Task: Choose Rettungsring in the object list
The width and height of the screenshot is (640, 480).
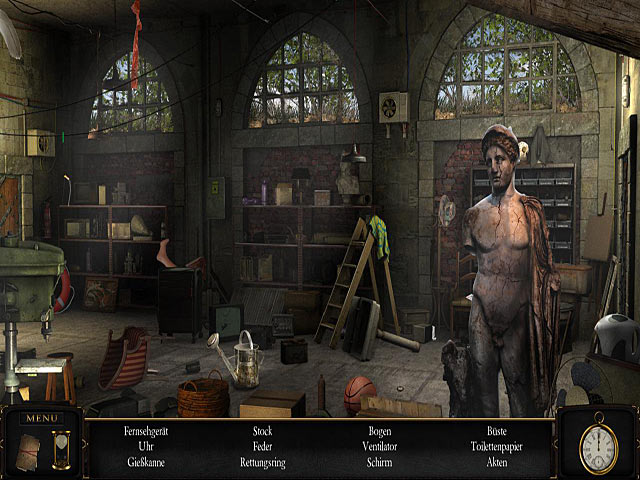Action: 263,462
